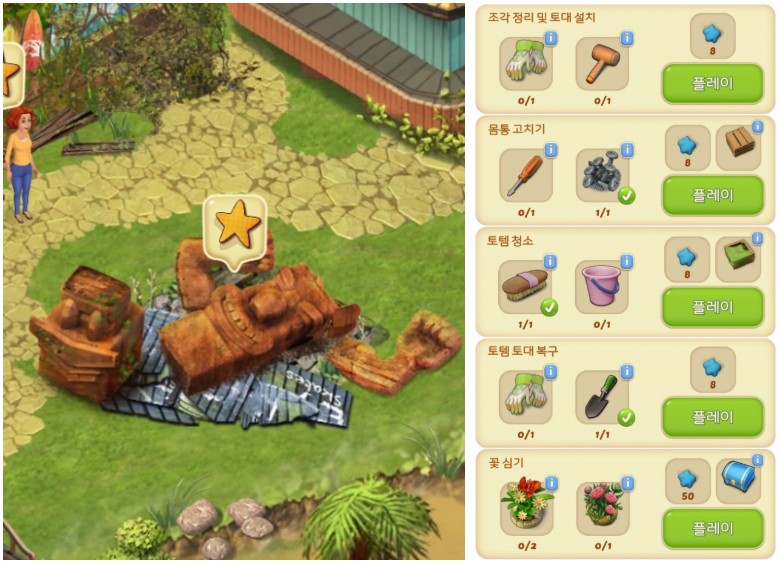Begin the 토템 토대 복구 task

712,417
